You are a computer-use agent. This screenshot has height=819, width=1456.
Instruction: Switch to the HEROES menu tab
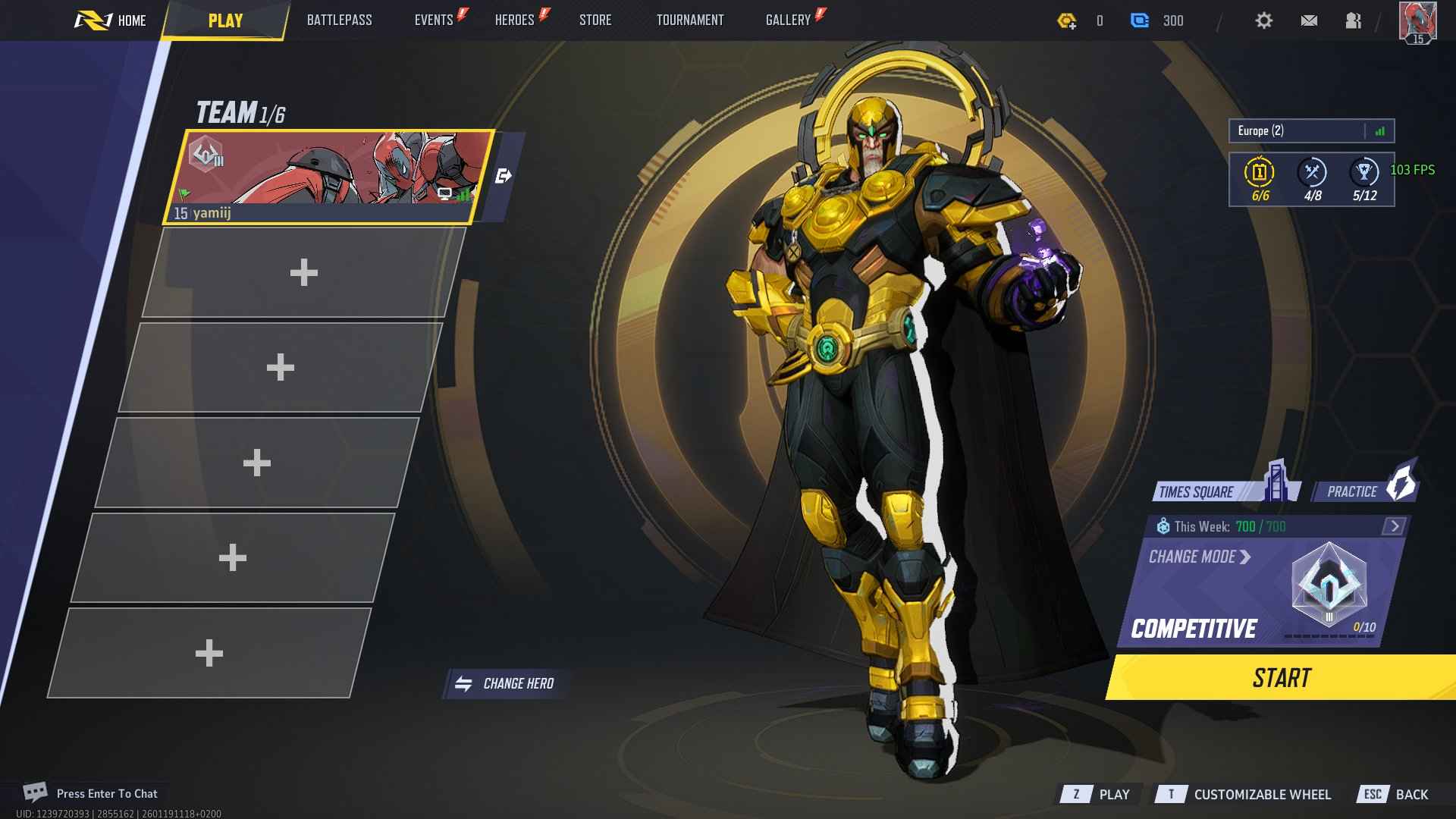(x=514, y=20)
